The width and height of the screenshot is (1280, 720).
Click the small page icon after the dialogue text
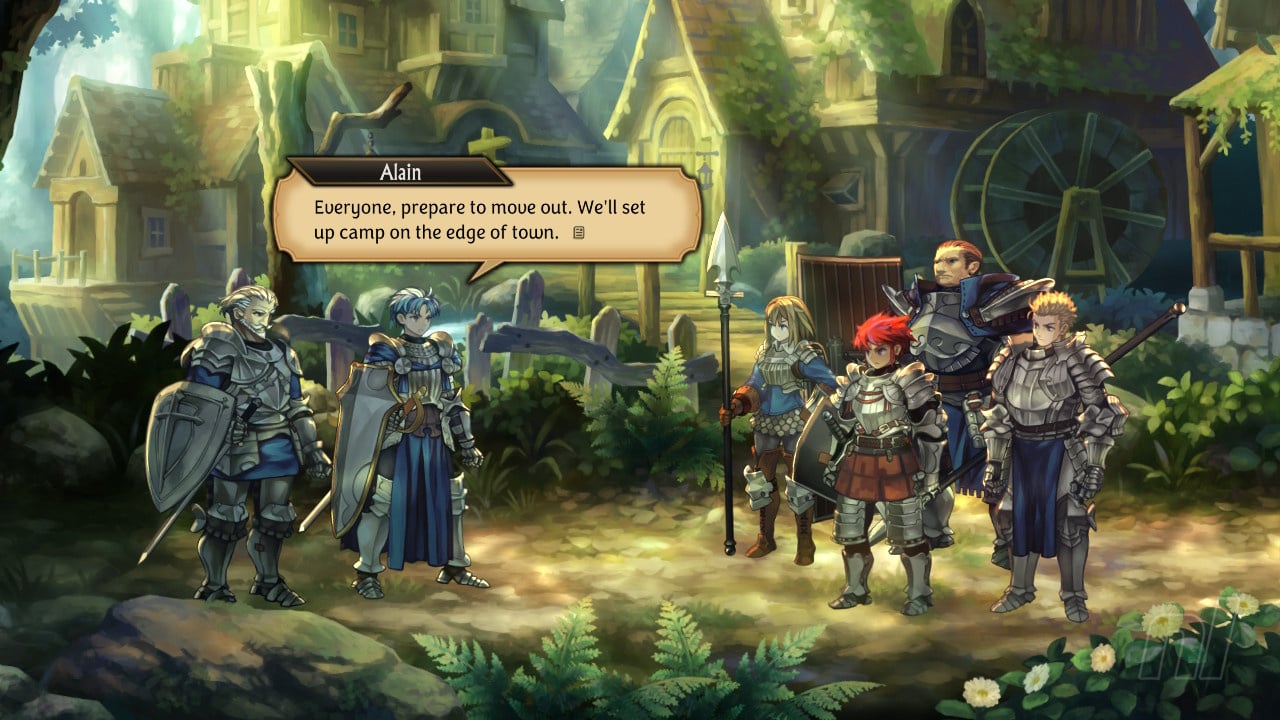[578, 233]
